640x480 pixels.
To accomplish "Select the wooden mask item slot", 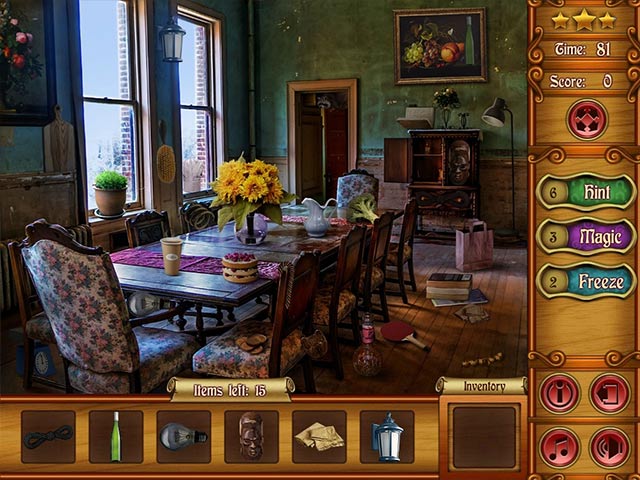I will 251,437.
